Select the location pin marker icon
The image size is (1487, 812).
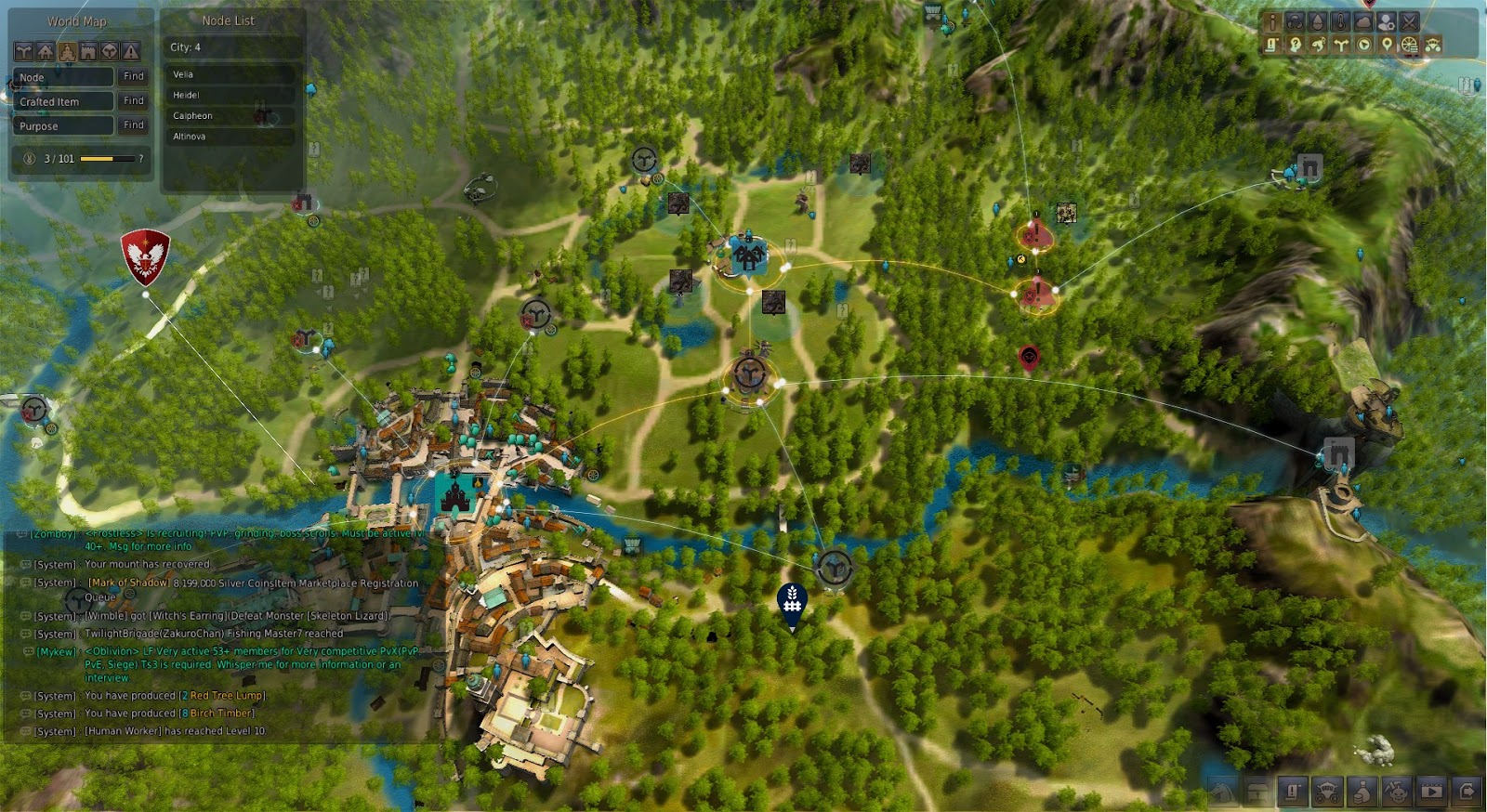[1385, 45]
